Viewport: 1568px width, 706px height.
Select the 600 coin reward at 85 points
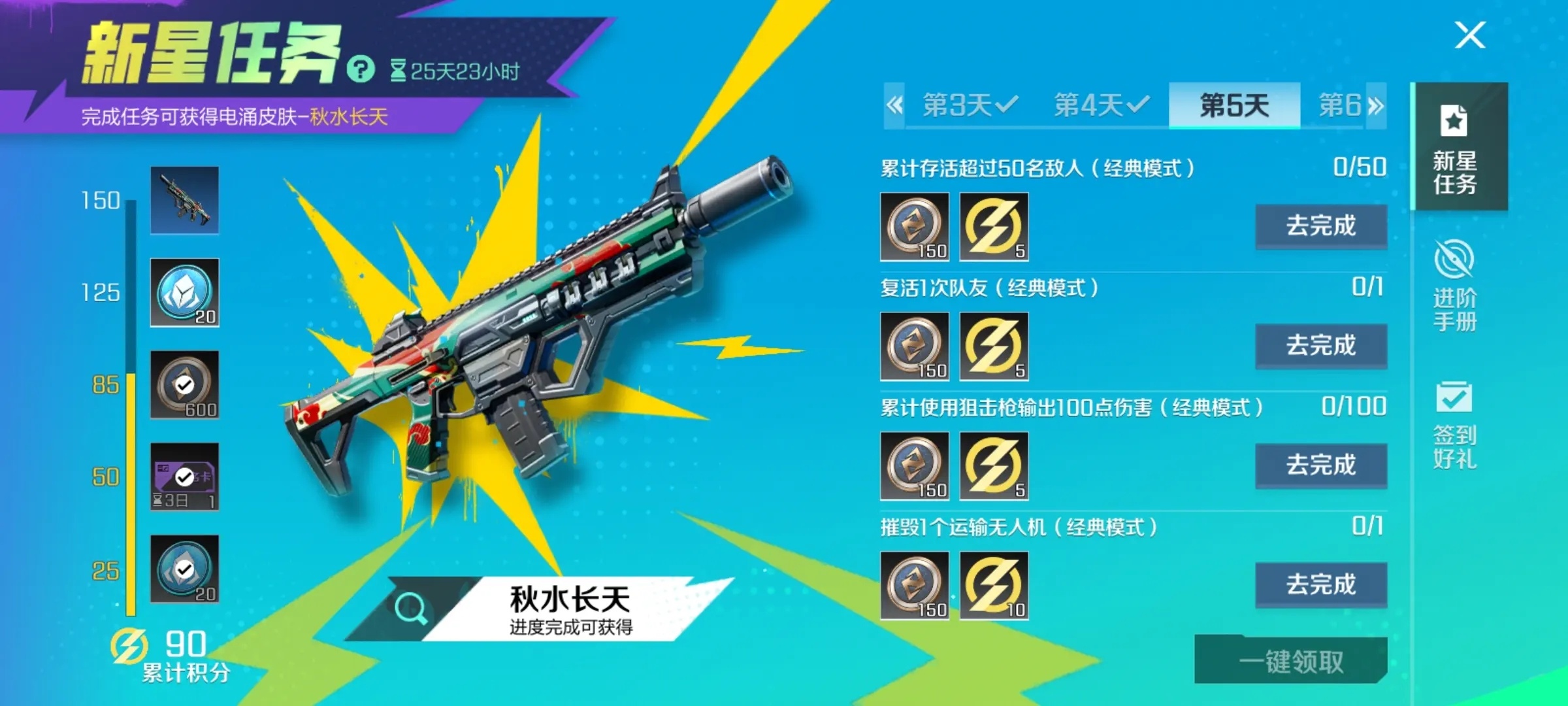185,384
